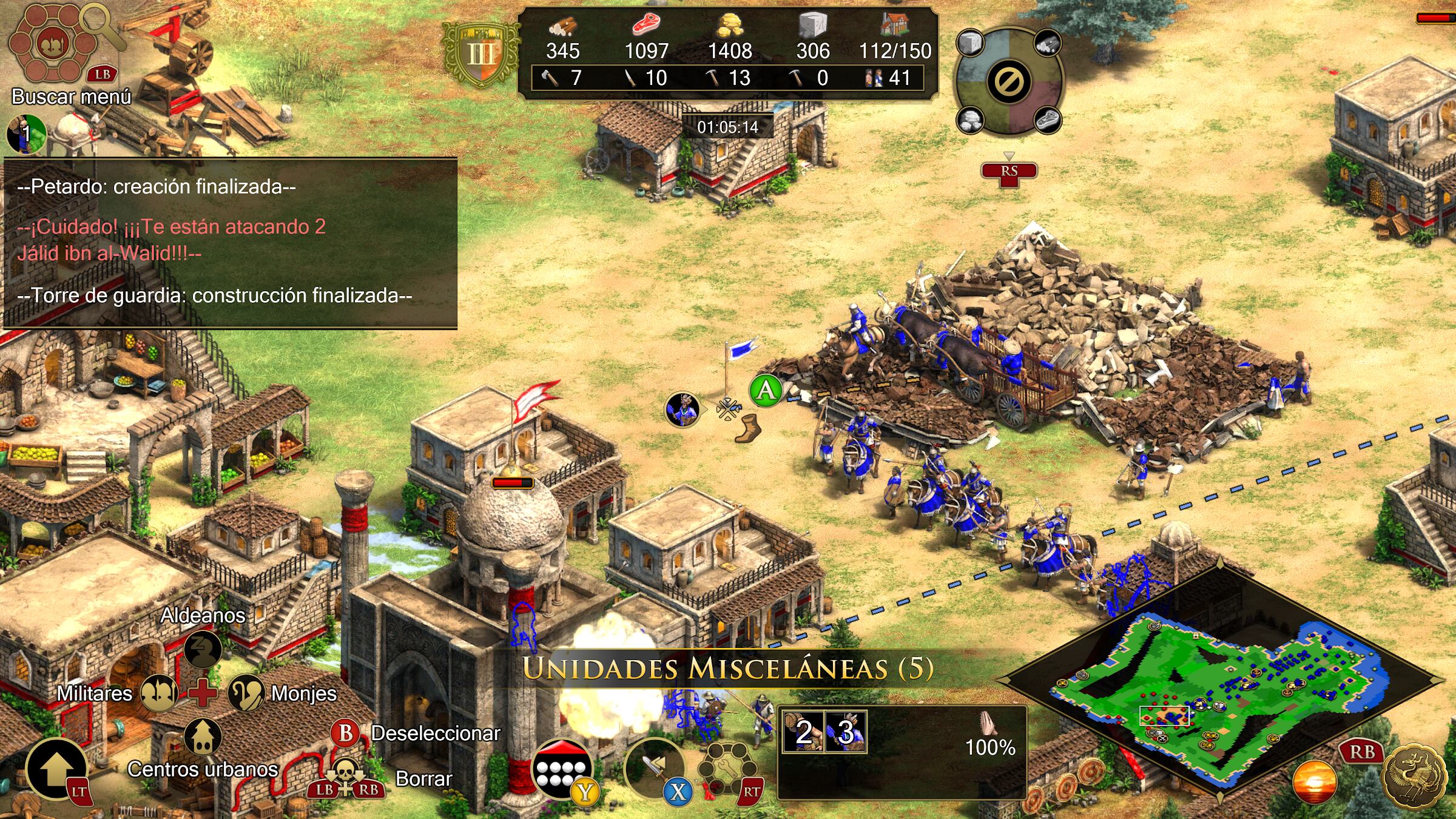1456x819 pixels.
Task: Select all Militares units
Action: pyautogui.click(x=159, y=693)
